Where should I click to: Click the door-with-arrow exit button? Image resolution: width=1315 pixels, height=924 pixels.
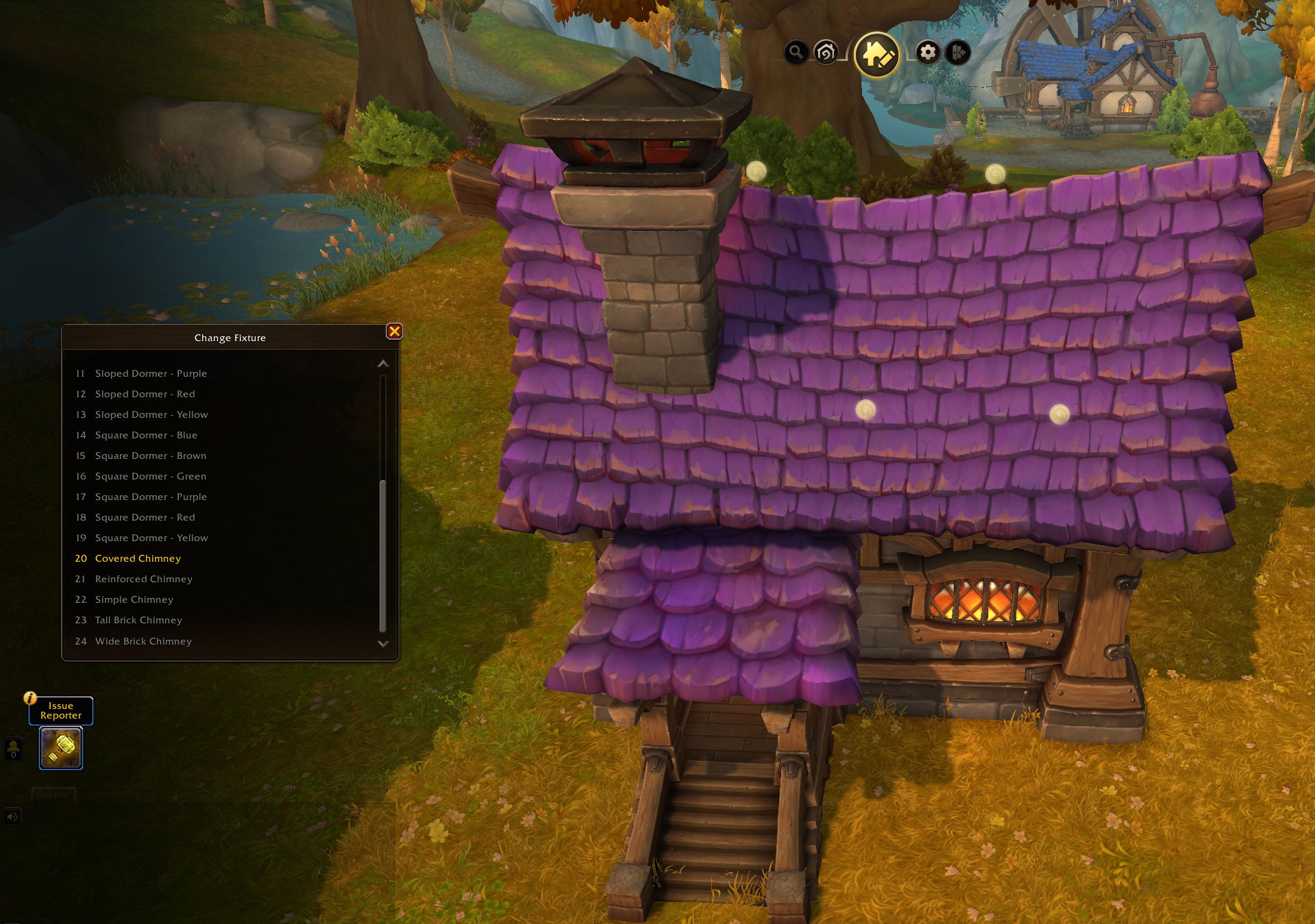click(957, 52)
